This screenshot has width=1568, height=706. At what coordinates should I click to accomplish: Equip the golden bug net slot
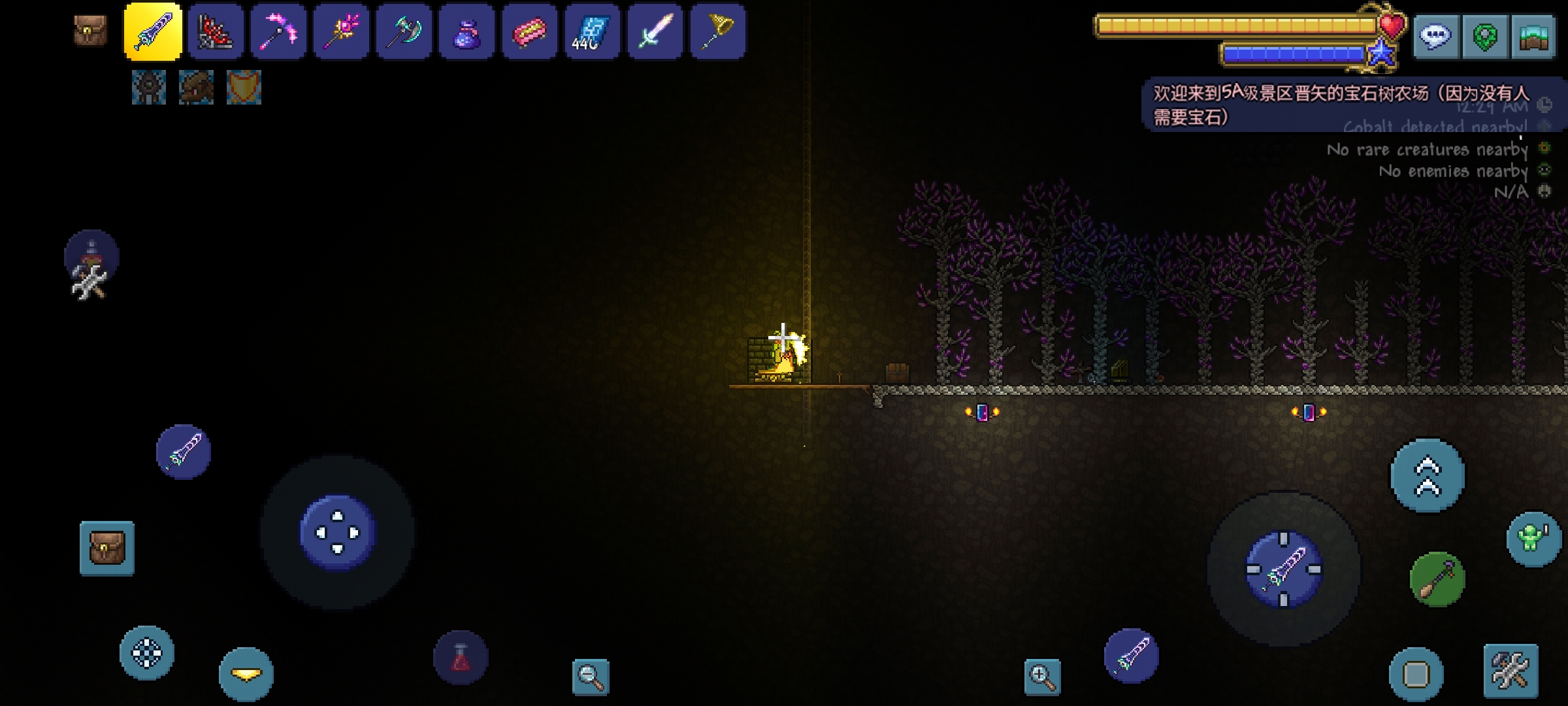[717, 32]
